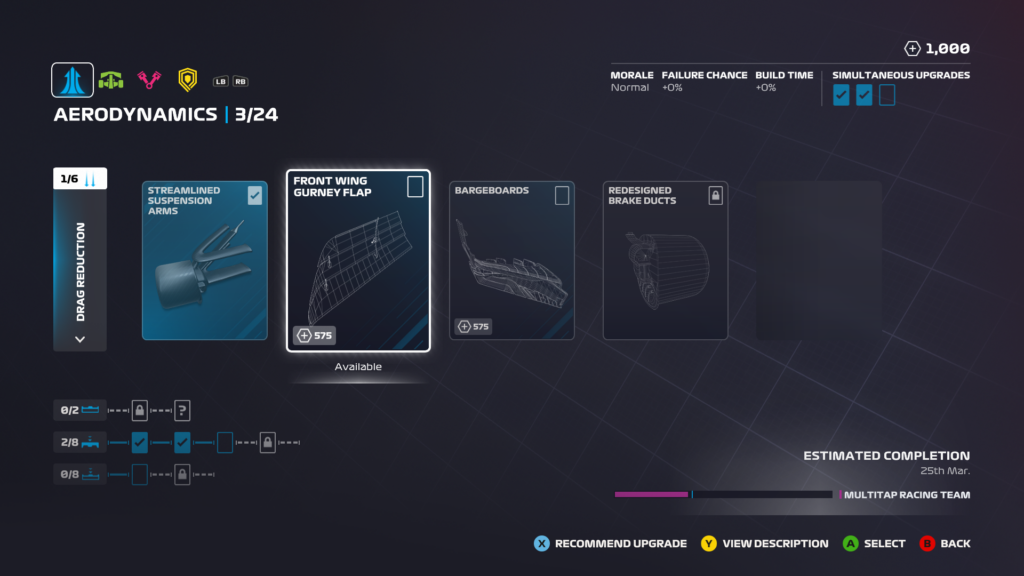This screenshot has width=1024, height=576.
Task: Pick the locked Redesigned Brake Ducts card
Action: [665, 261]
